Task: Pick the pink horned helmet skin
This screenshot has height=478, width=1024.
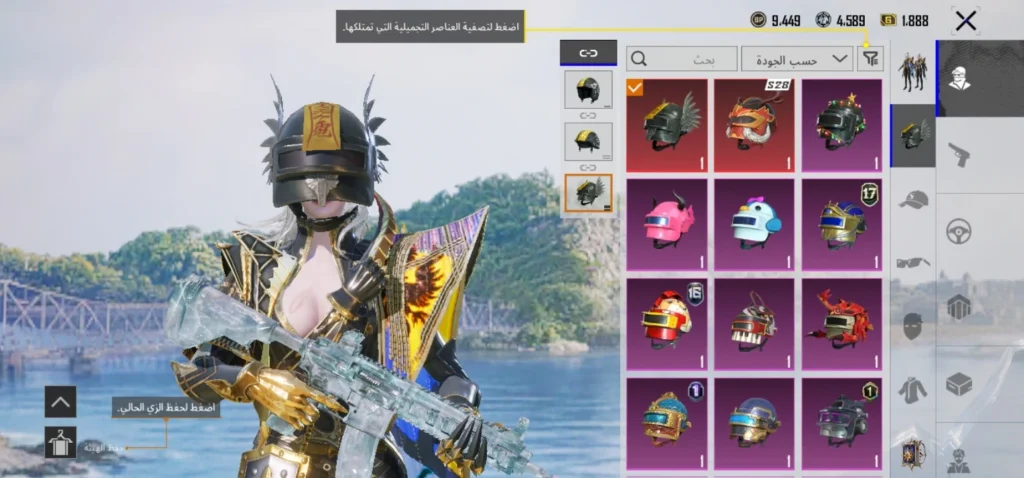Action: (666, 224)
